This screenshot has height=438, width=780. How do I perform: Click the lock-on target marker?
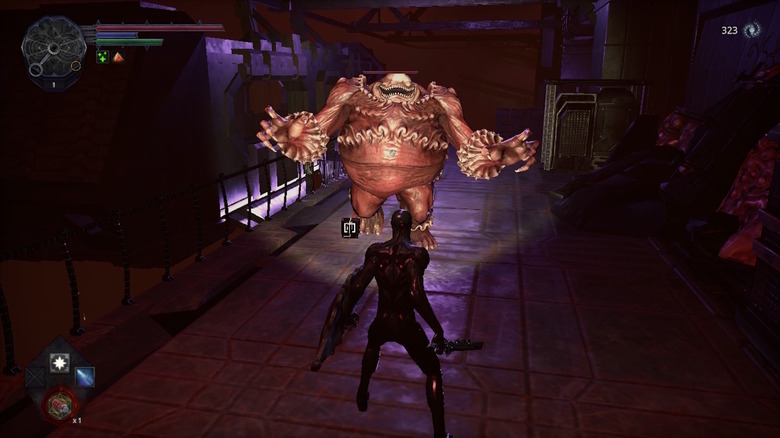349,228
